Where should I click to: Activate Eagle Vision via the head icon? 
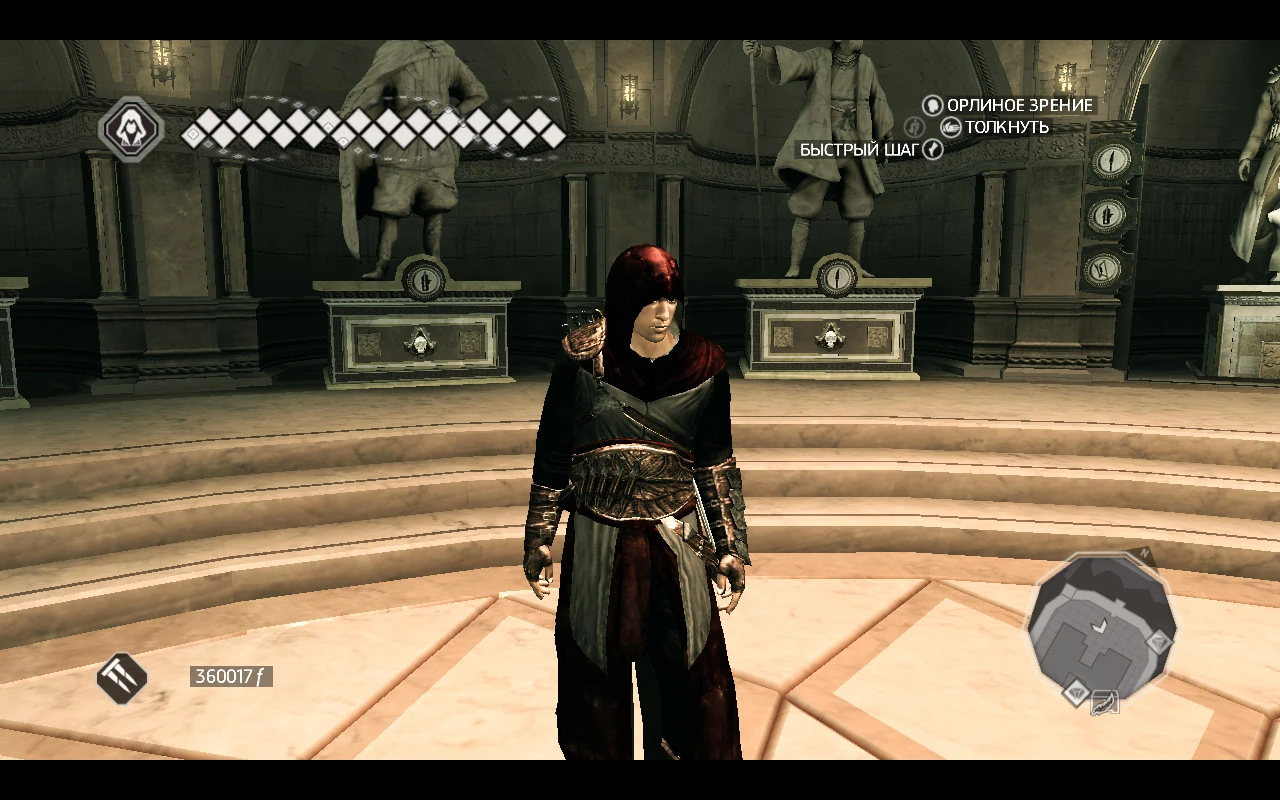pos(932,107)
